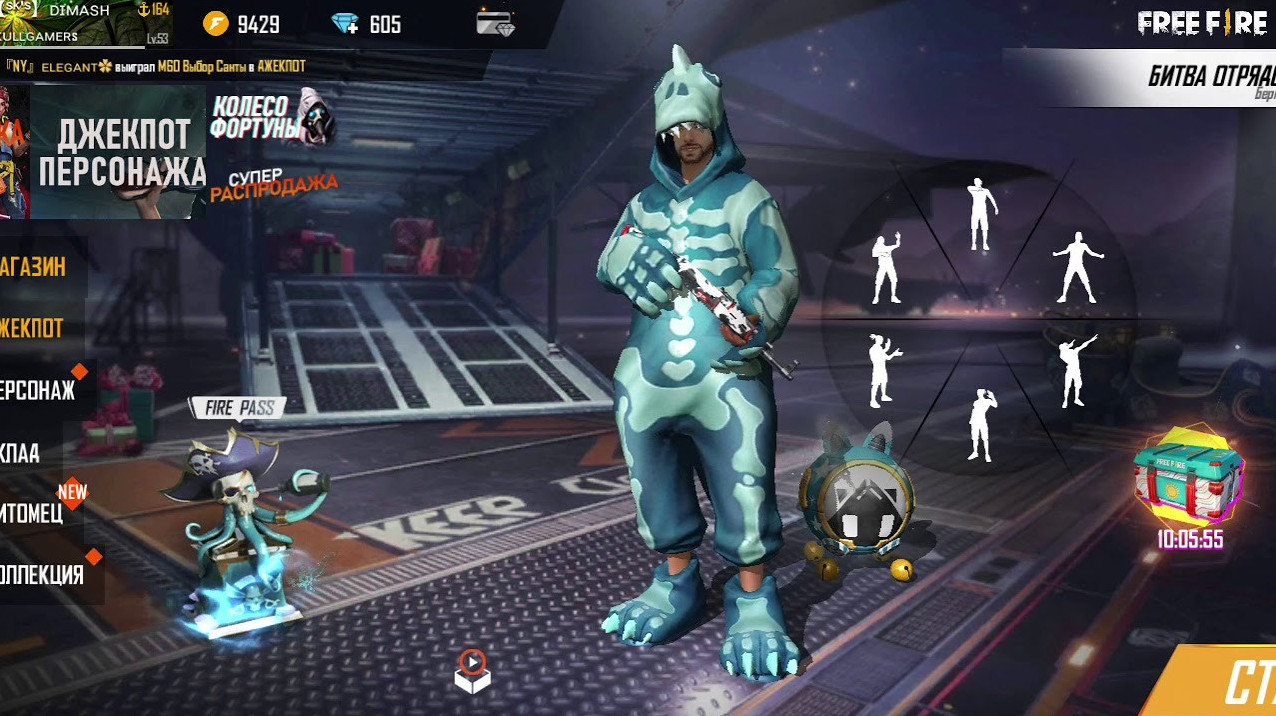Choose the Битва Отрядов game mode
Screen dimensions: 1276x716
click(1210, 77)
